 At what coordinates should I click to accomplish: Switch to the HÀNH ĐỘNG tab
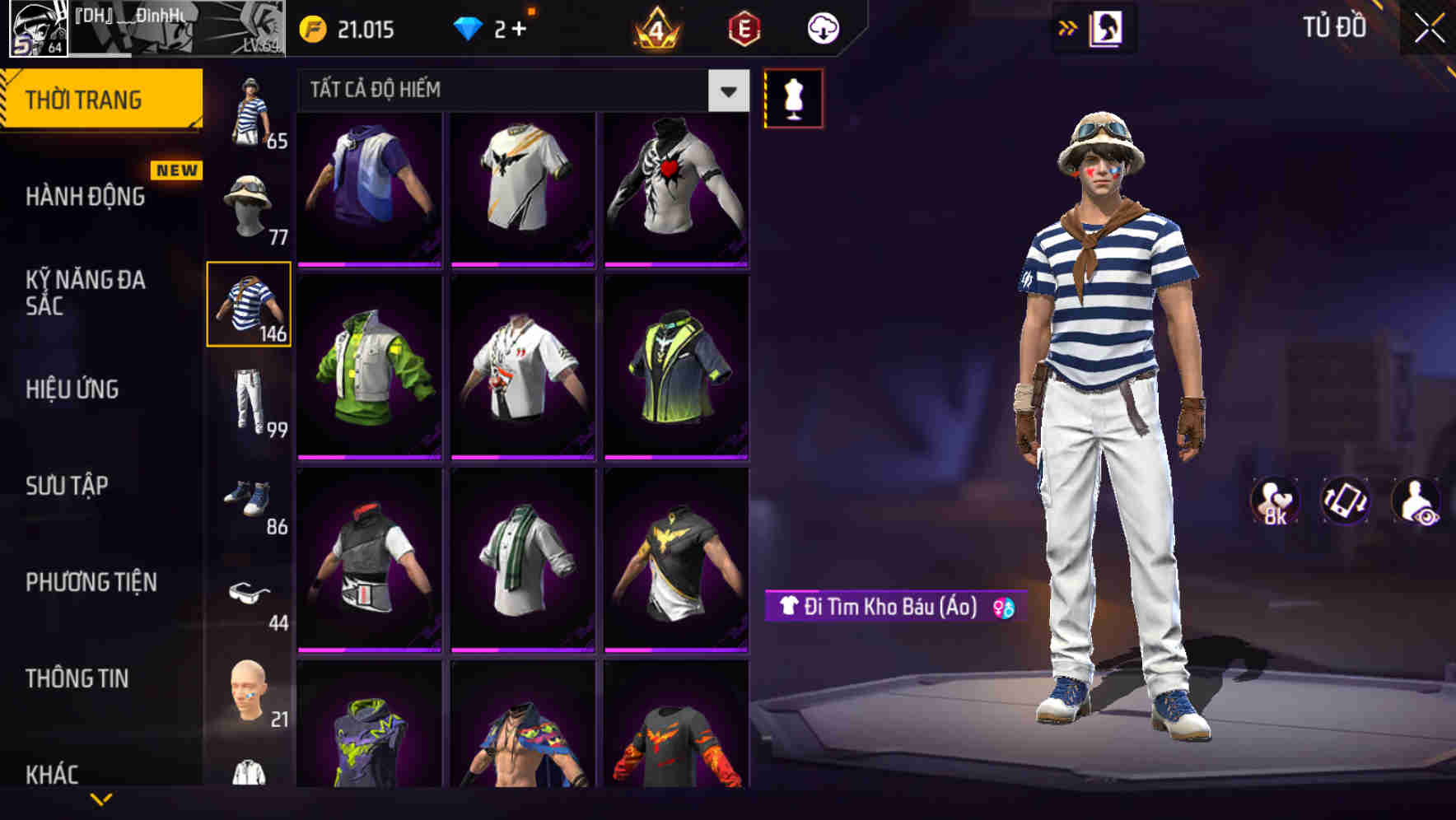click(x=85, y=198)
